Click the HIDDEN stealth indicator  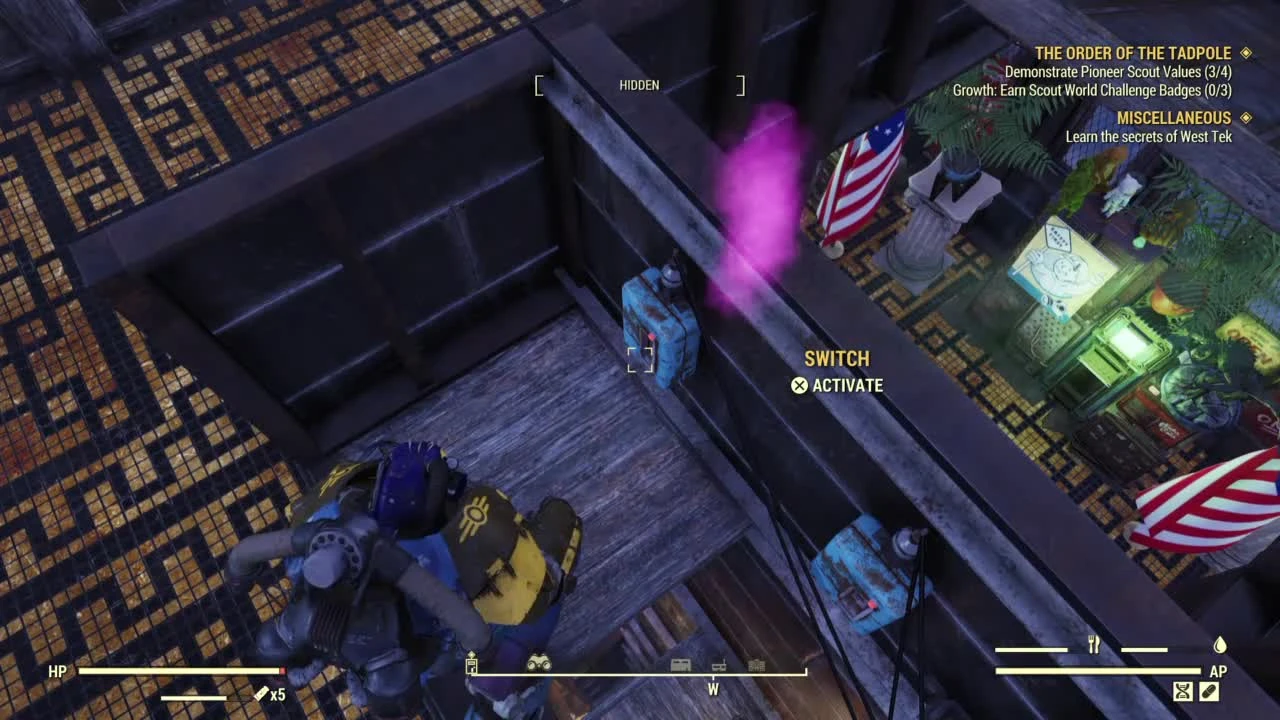click(x=639, y=85)
